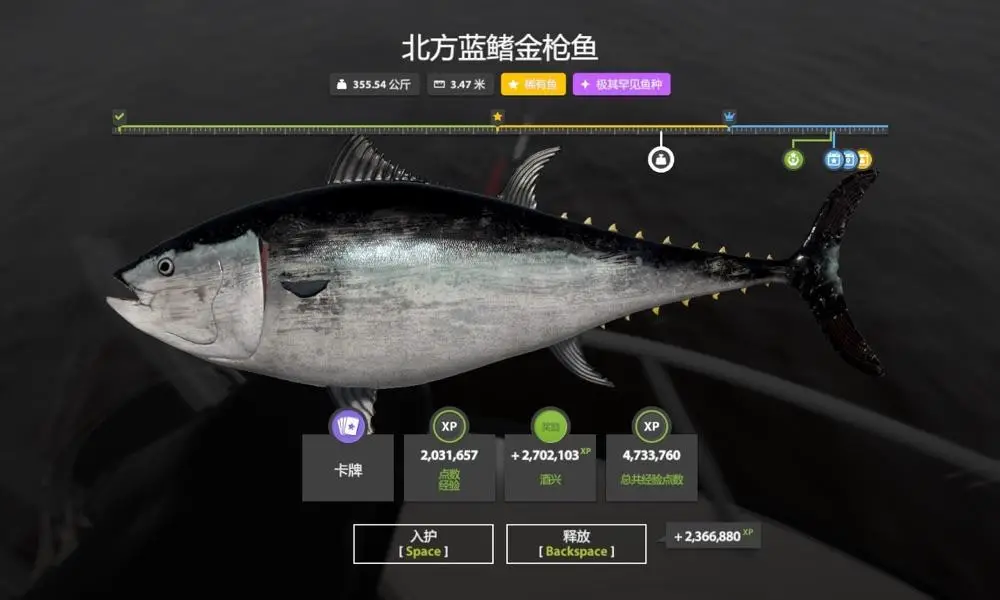1000x600 pixels.
Task: Click the white weight indicator below the scale
Action: 660,158
